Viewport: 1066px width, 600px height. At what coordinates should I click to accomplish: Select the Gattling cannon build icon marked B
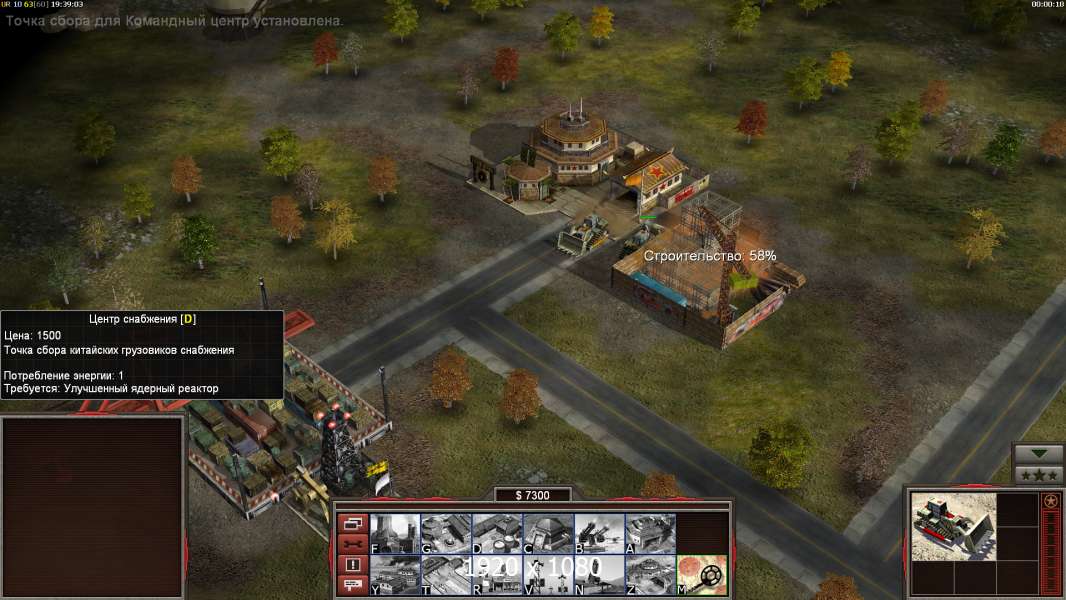(x=599, y=533)
